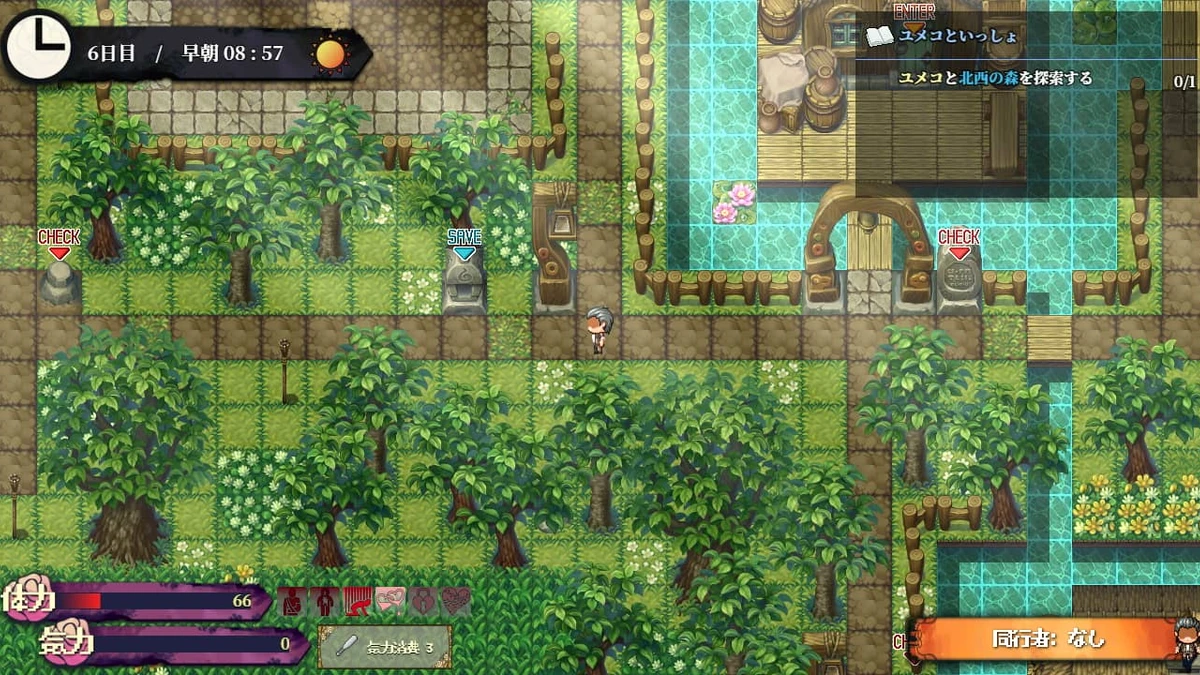Select the bat weapon slot
Viewport: 1200px width, 675px height.
pyautogui.click(x=384, y=646)
